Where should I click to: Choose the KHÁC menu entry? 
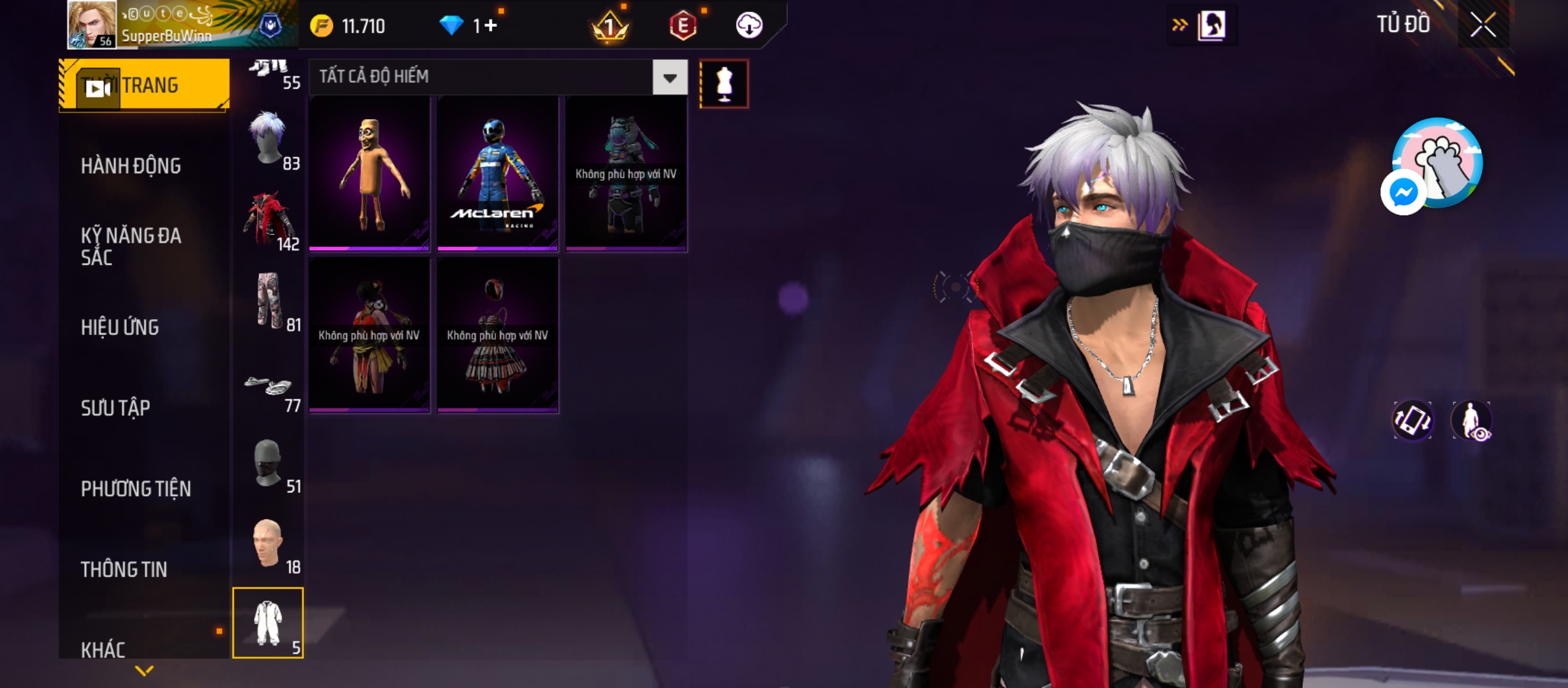[x=103, y=649]
